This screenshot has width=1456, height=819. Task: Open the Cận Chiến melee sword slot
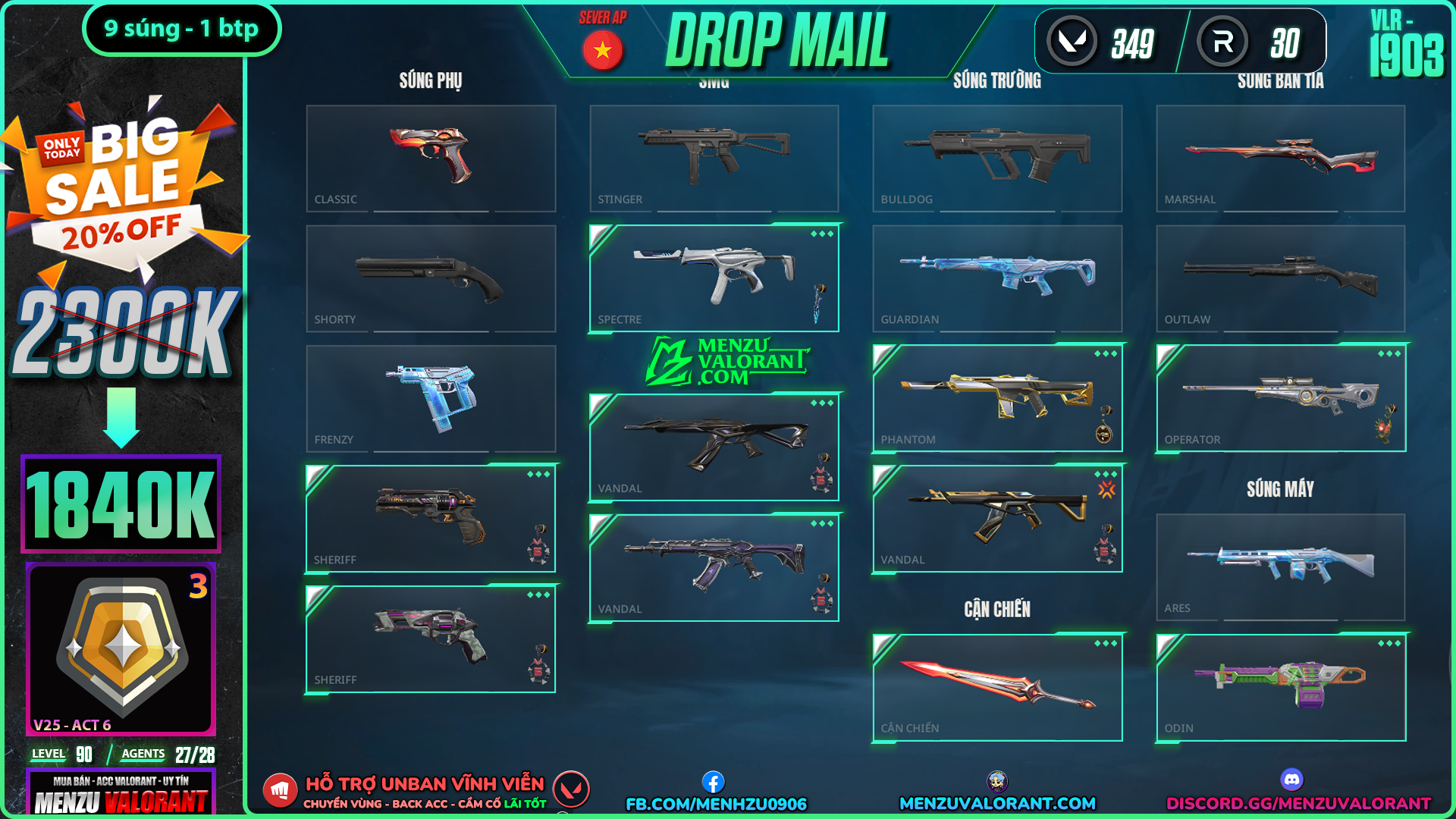(x=997, y=687)
